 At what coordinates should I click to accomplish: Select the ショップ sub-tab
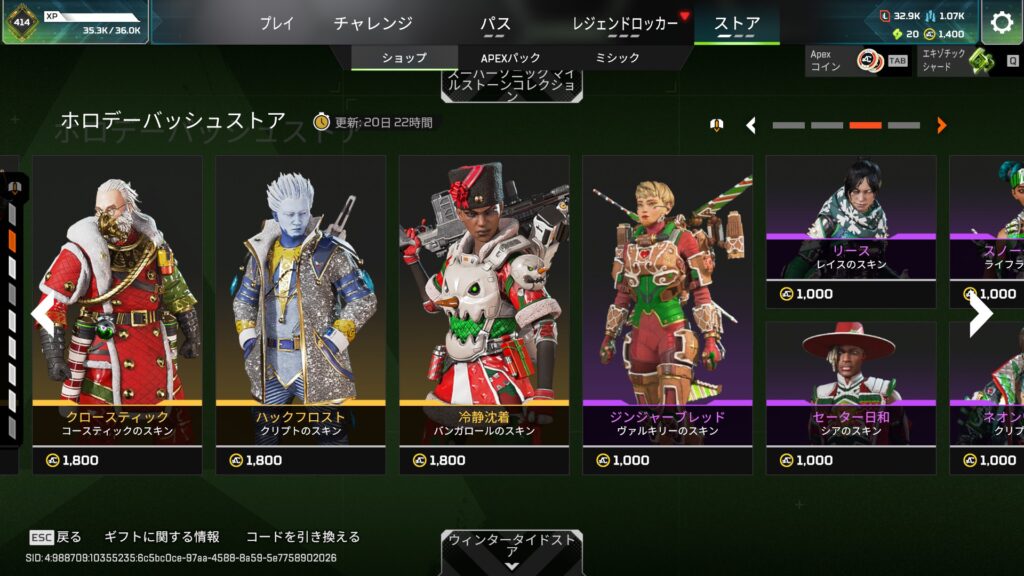click(404, 58)
